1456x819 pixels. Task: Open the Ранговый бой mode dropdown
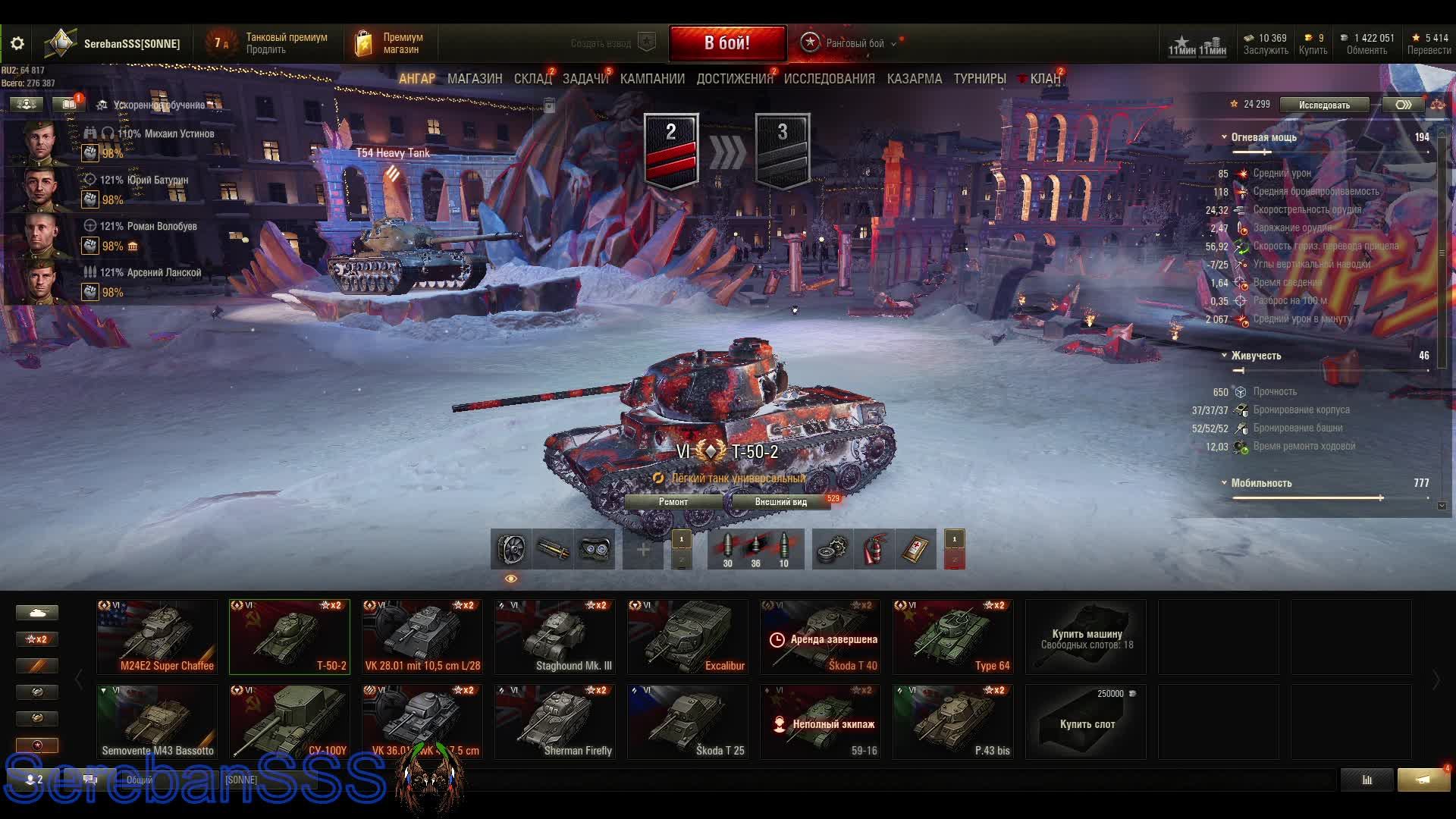(x=855, y=43)
